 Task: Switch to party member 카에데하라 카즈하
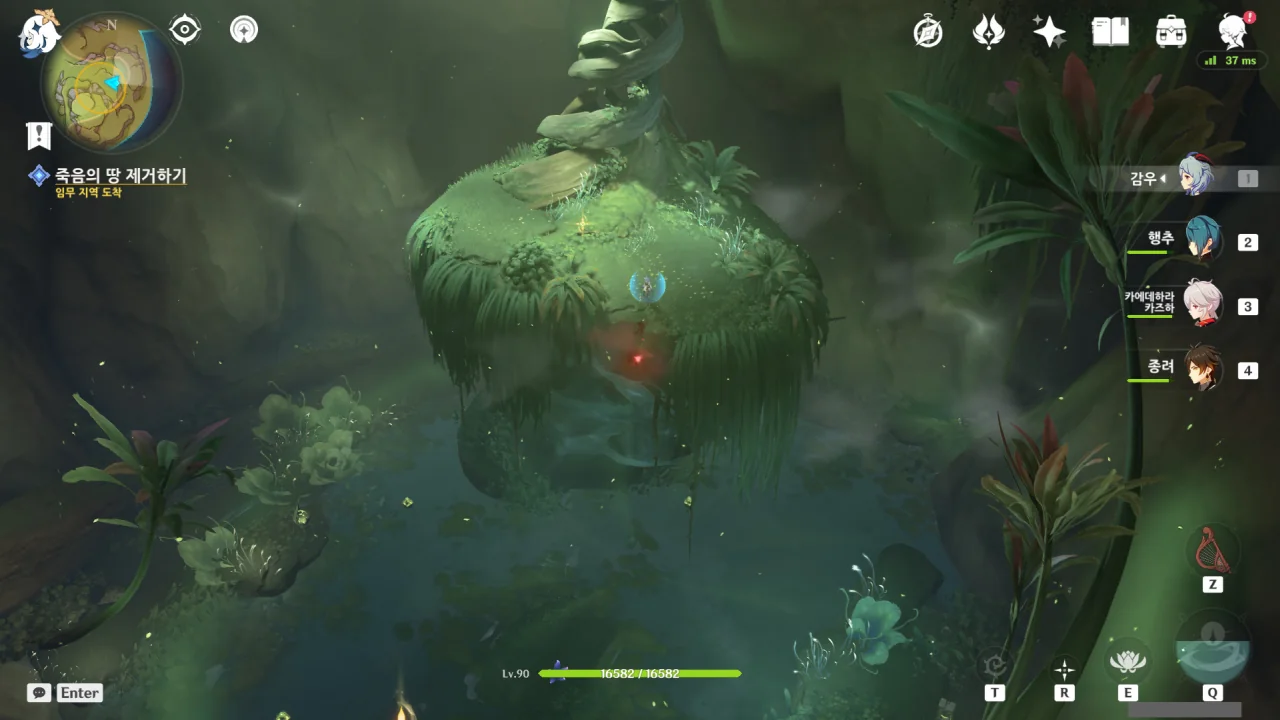tap(1201, 306)
